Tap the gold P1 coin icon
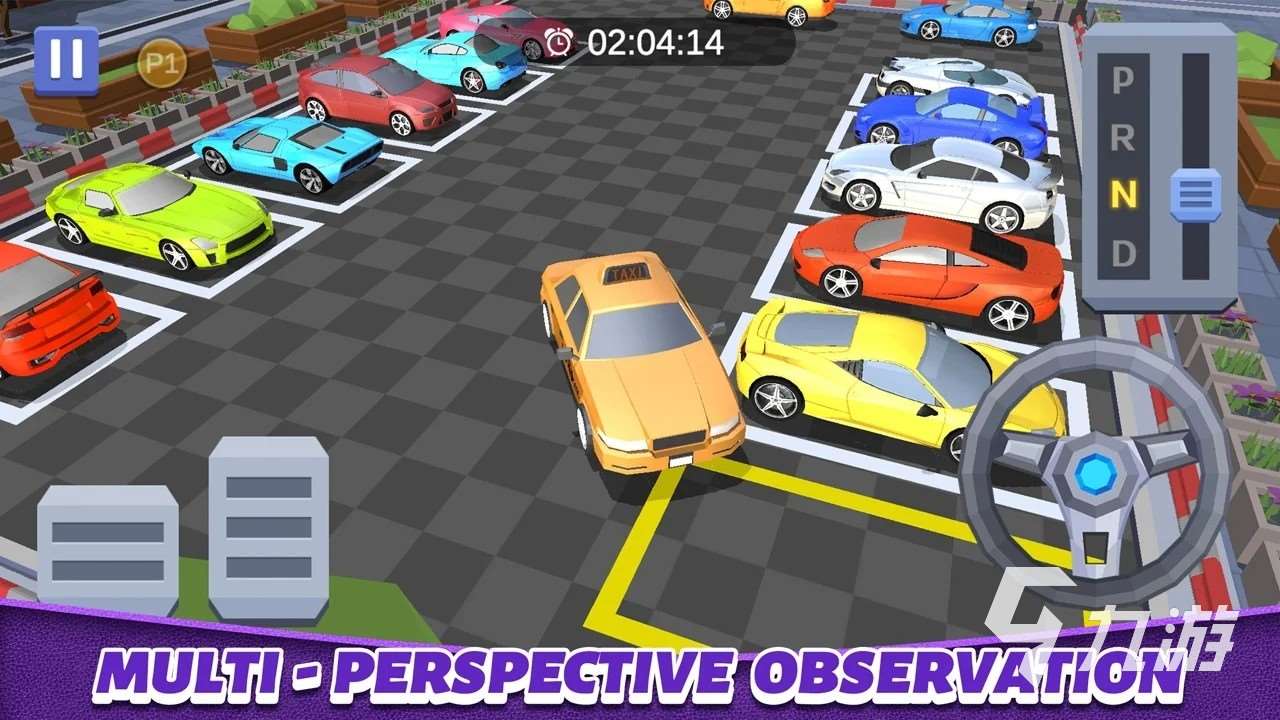 pyautogui.click(x=156, y=64)
